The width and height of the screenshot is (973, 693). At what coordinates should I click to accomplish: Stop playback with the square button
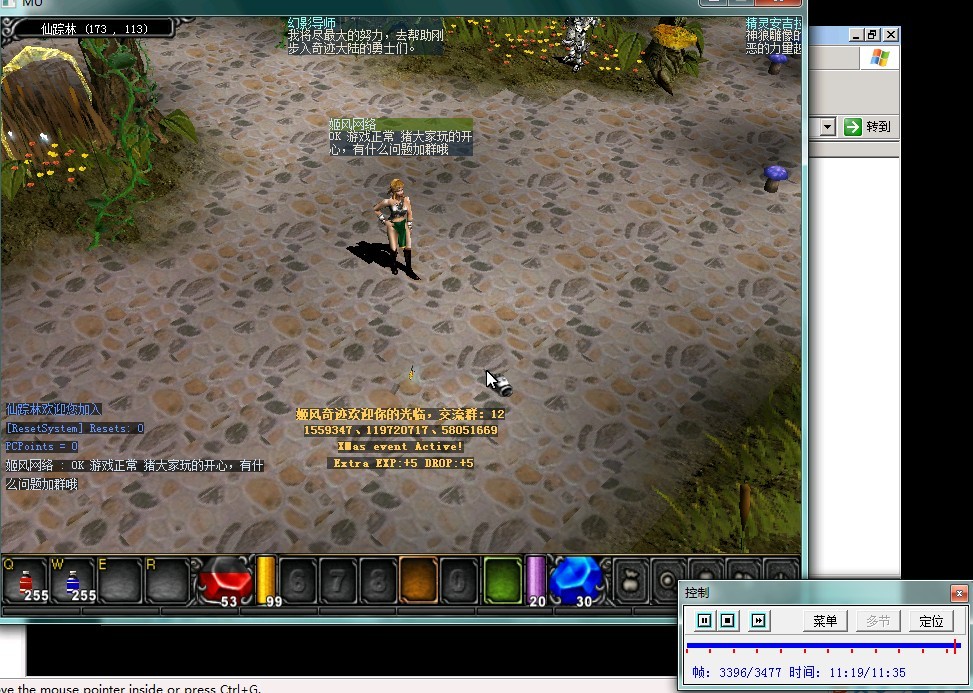(728, 621)
